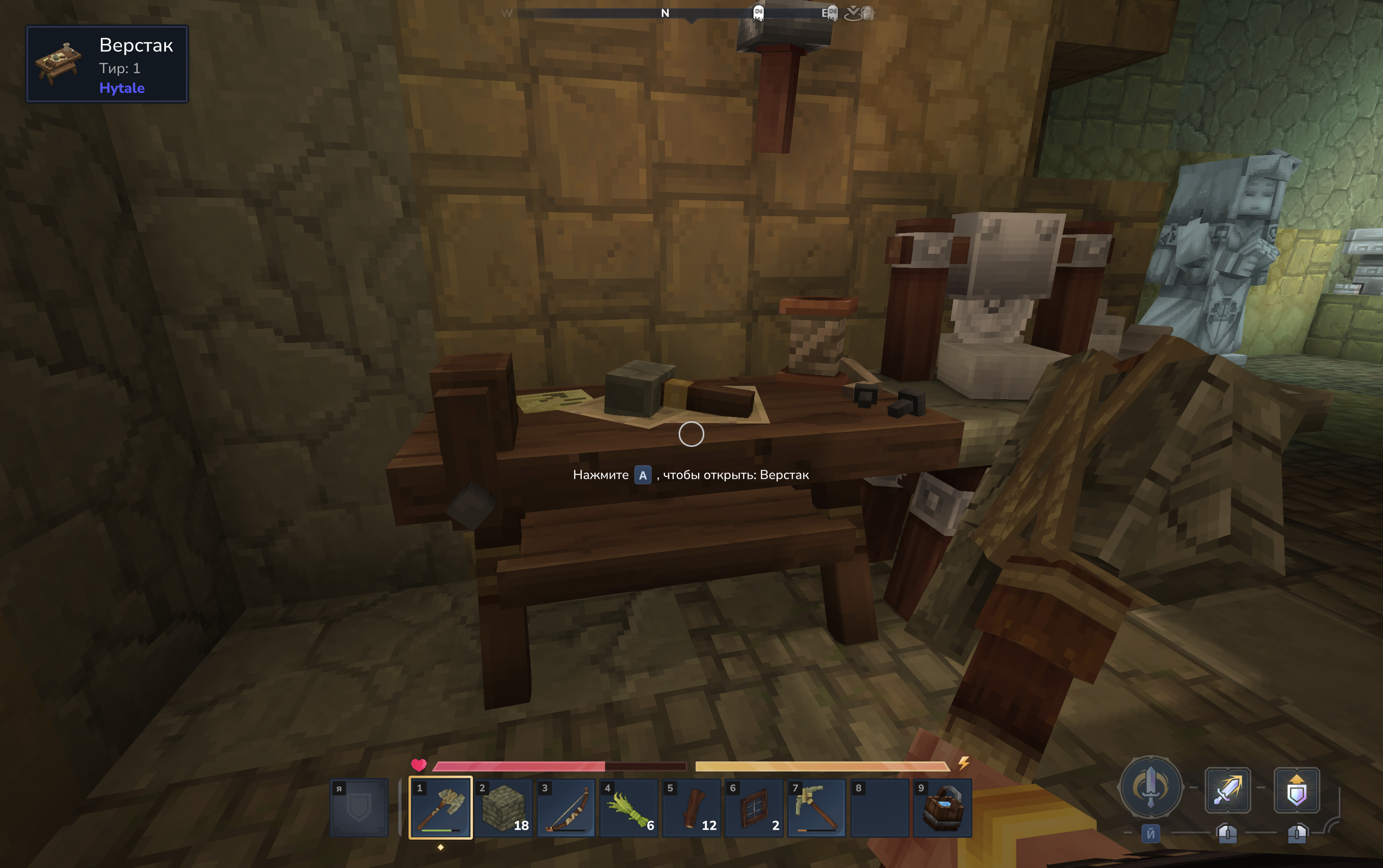Switch to the pickaxe in slot 7

(x=816, y=808)
